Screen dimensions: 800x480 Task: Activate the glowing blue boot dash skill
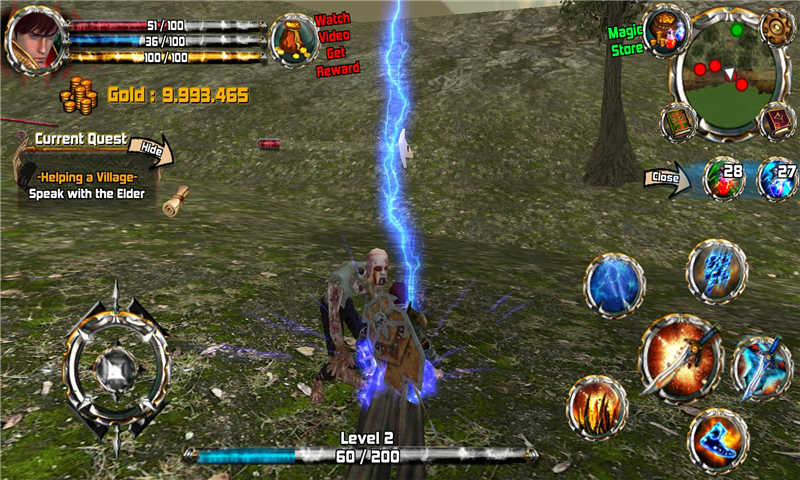[718, 439]
